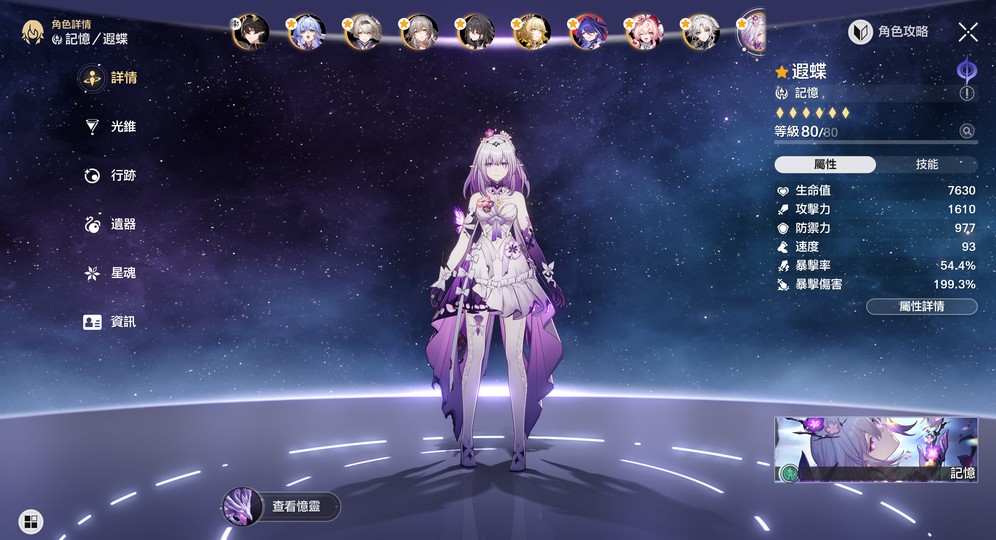Open the 角色攻略 character guide
The width and height of the screenshot is (996, 540).
tap(889, 32)
